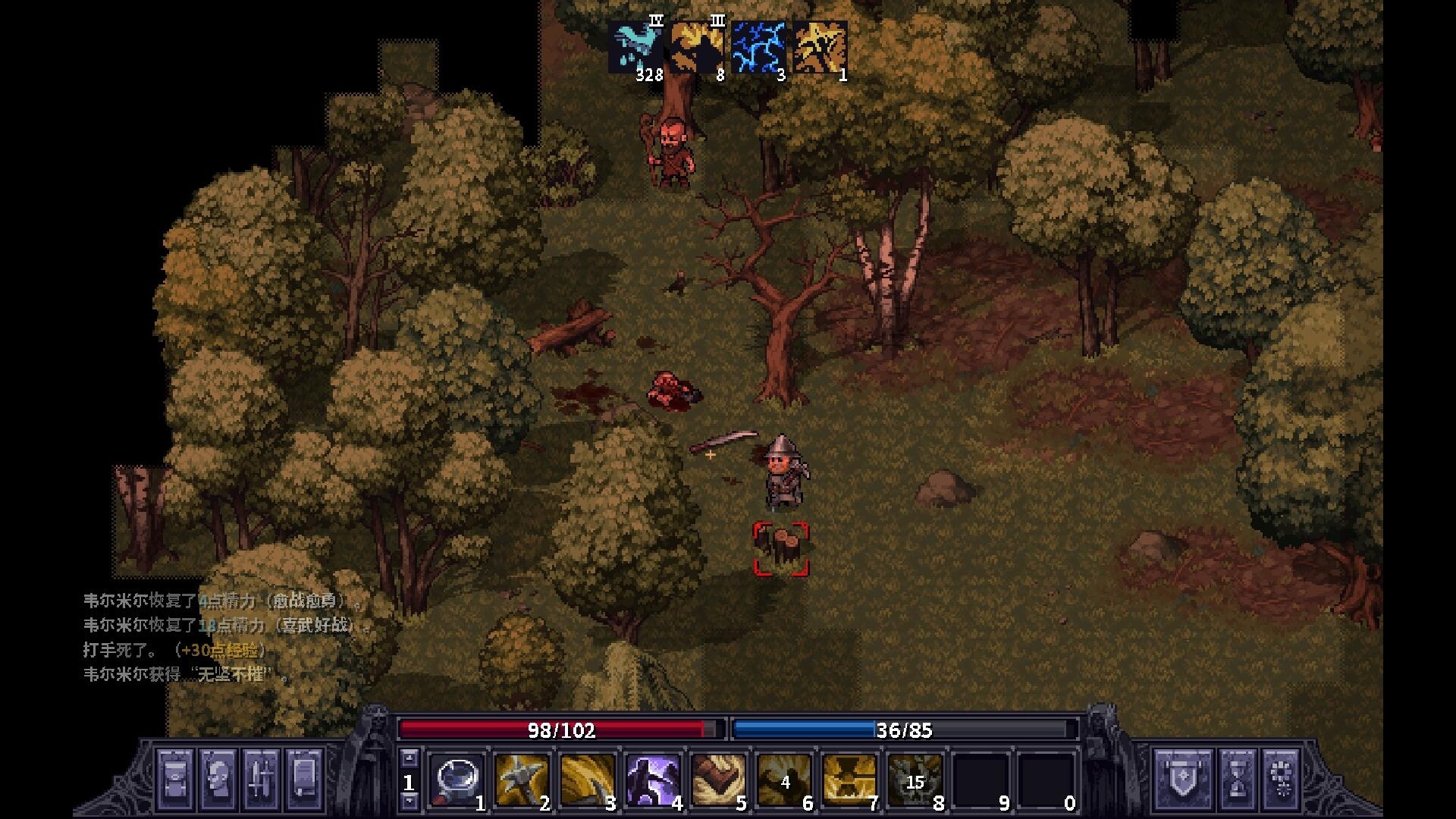This screenshot has width=1456, height=819.
Task: Use the flask item in slot 1
Action: (x=457, y=779)
